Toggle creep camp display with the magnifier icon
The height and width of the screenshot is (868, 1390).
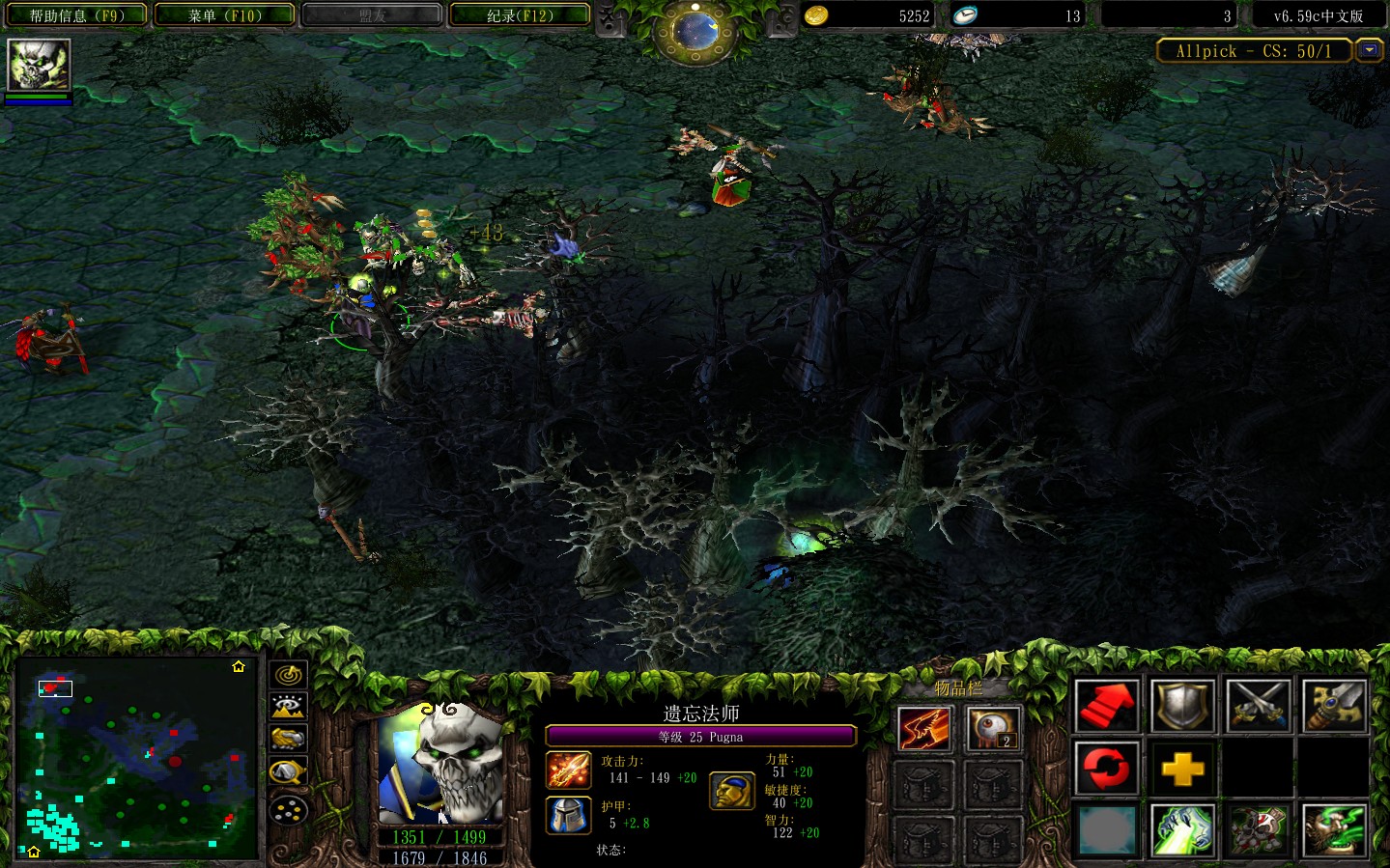pyautogui.click(x=288, y=772)
